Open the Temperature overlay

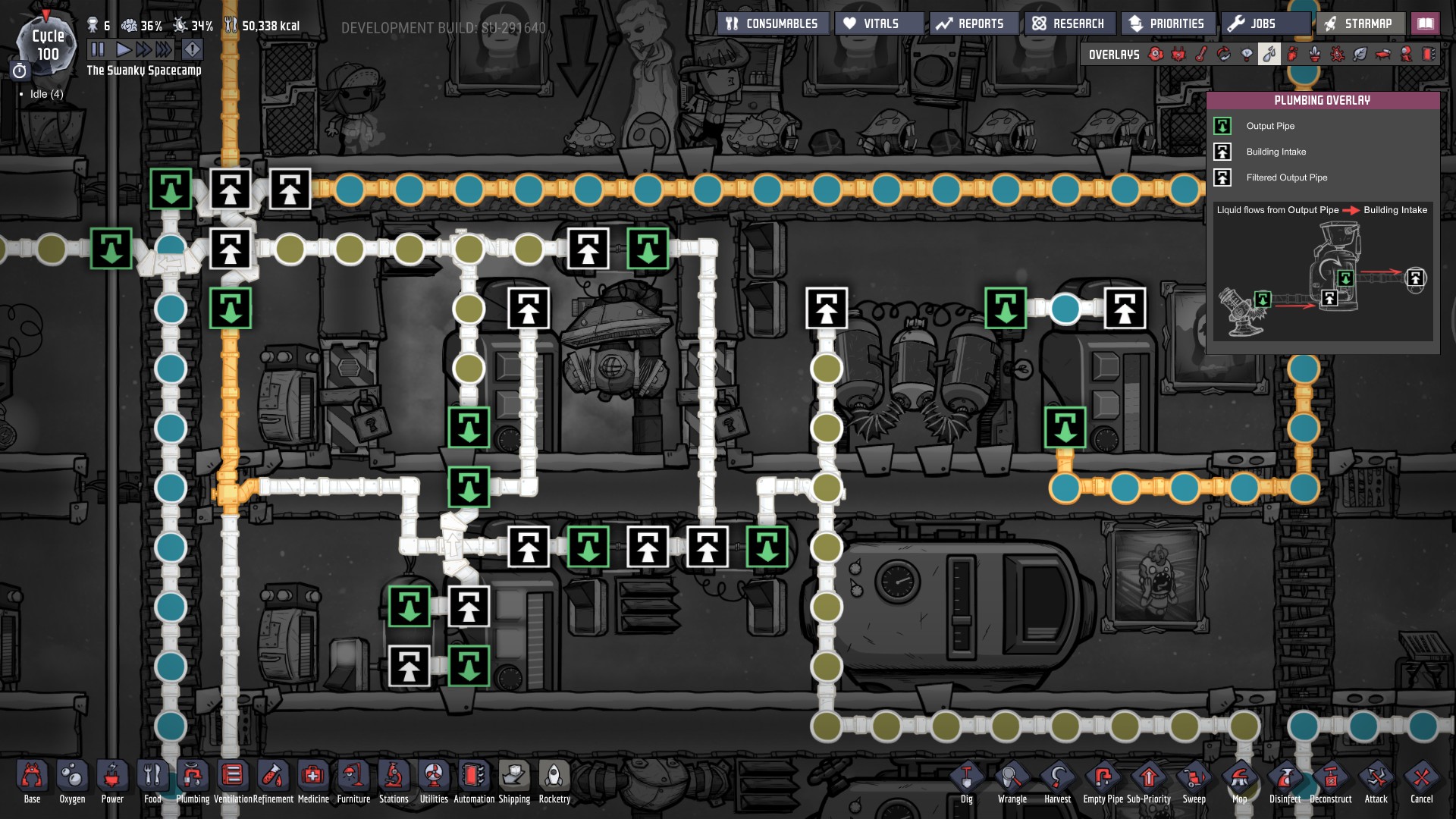click(1200, 54)
